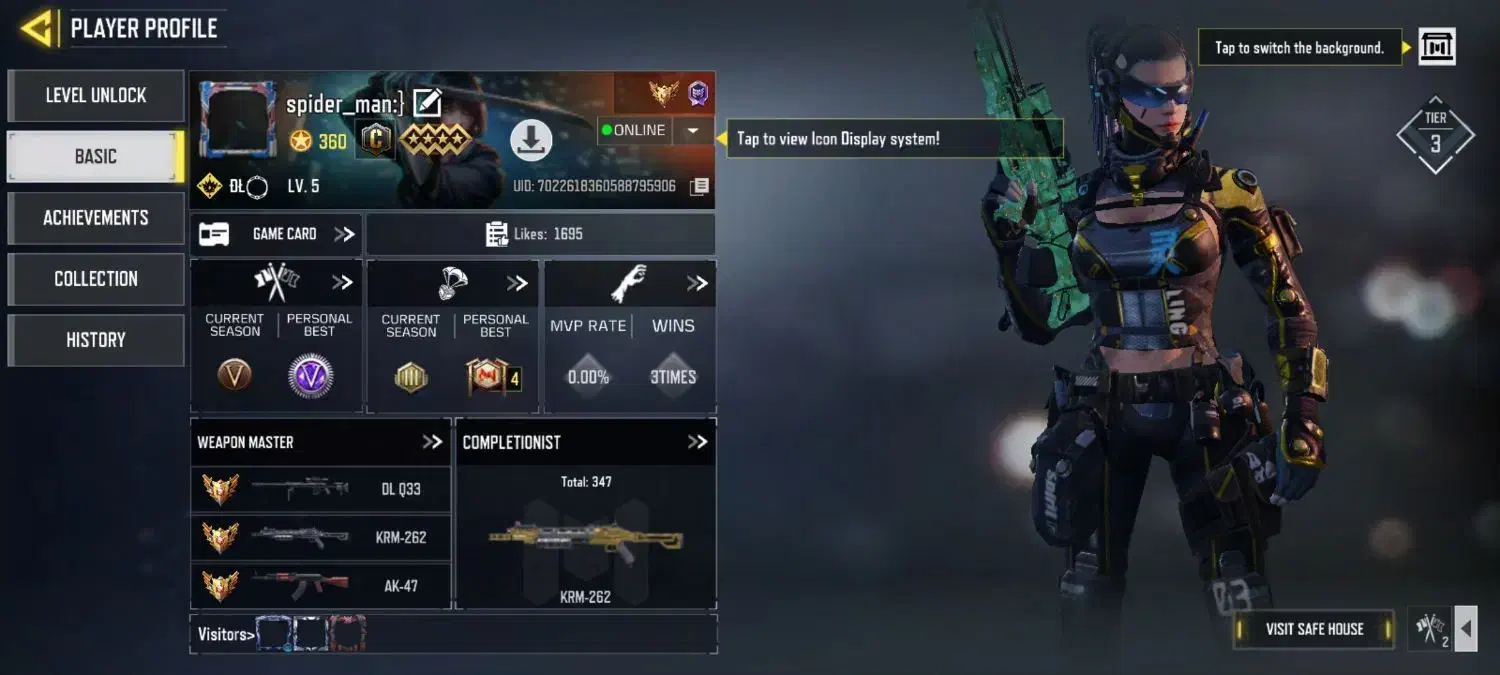The width and height of the screenshot is (1500, 675).
Task: Open the Achievements tab
Action: coord(96,218)
